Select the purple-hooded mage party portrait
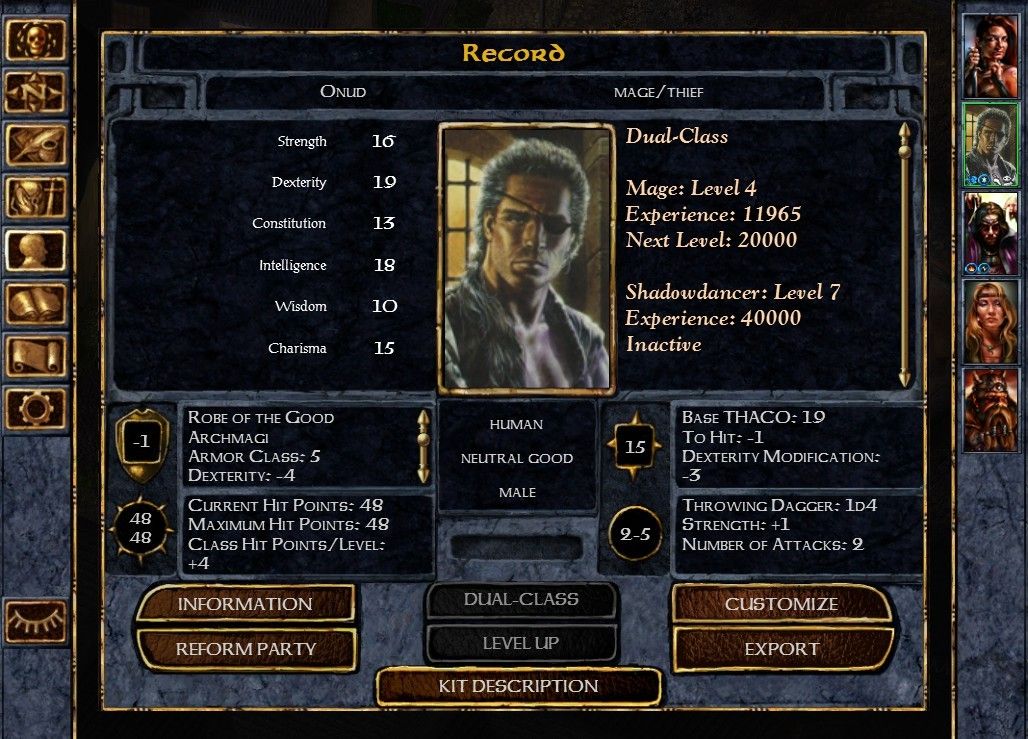1028x739 pixels. 990,232
